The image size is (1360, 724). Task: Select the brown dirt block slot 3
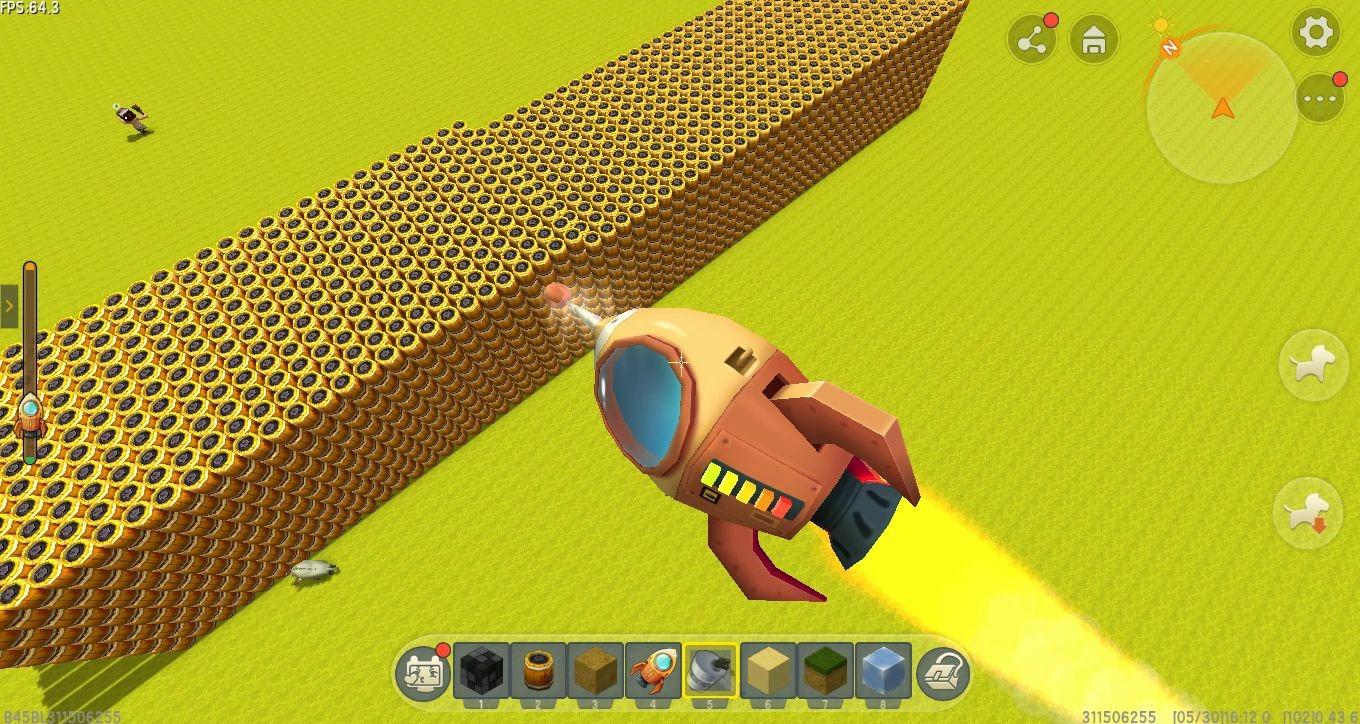point(596,670)
